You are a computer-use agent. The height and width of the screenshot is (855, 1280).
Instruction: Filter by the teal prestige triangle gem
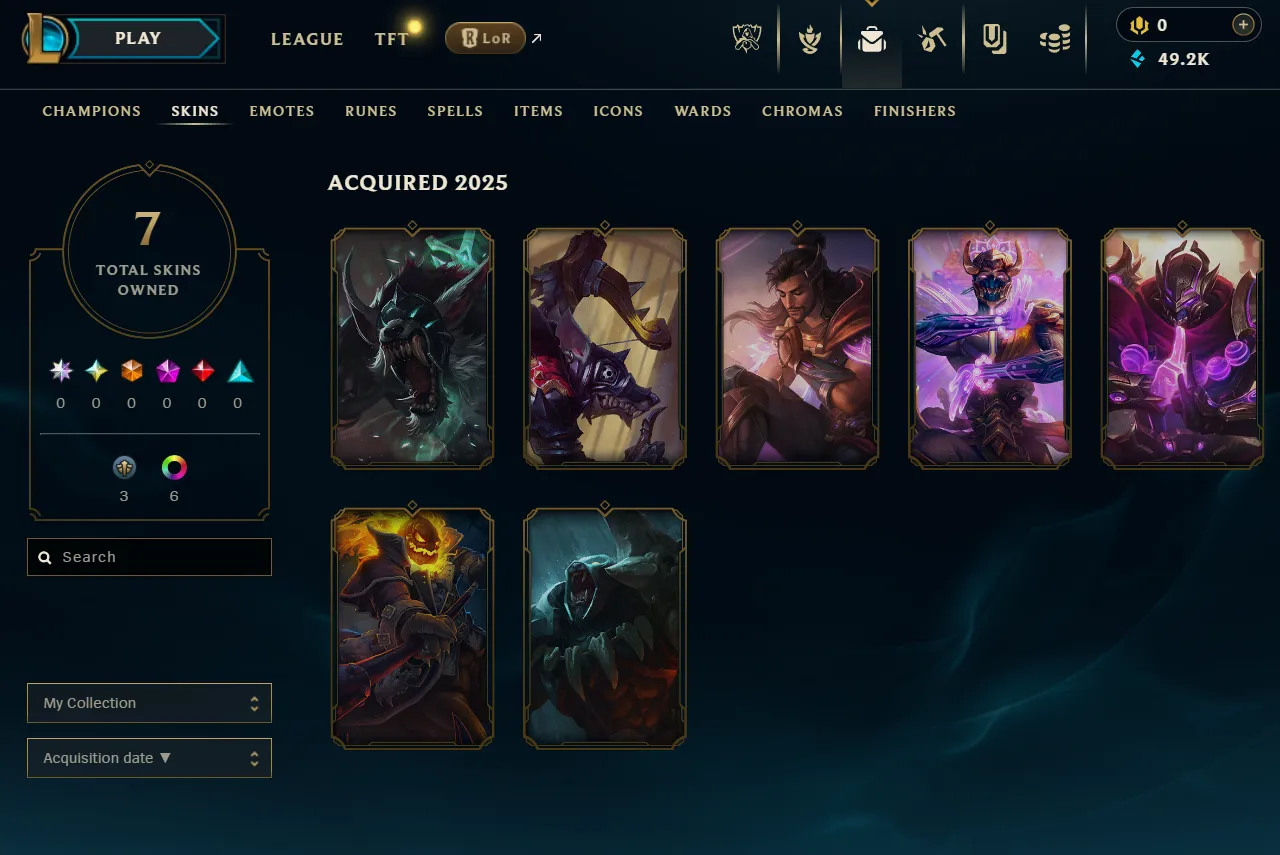[x=239, y=370]
